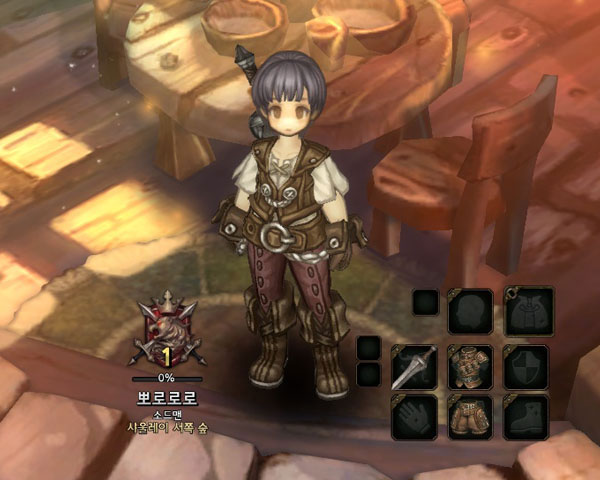Select the leather pants equipment slot
Image resolution: width=600 pixels, height=480 pixels.
coord(470,416)
